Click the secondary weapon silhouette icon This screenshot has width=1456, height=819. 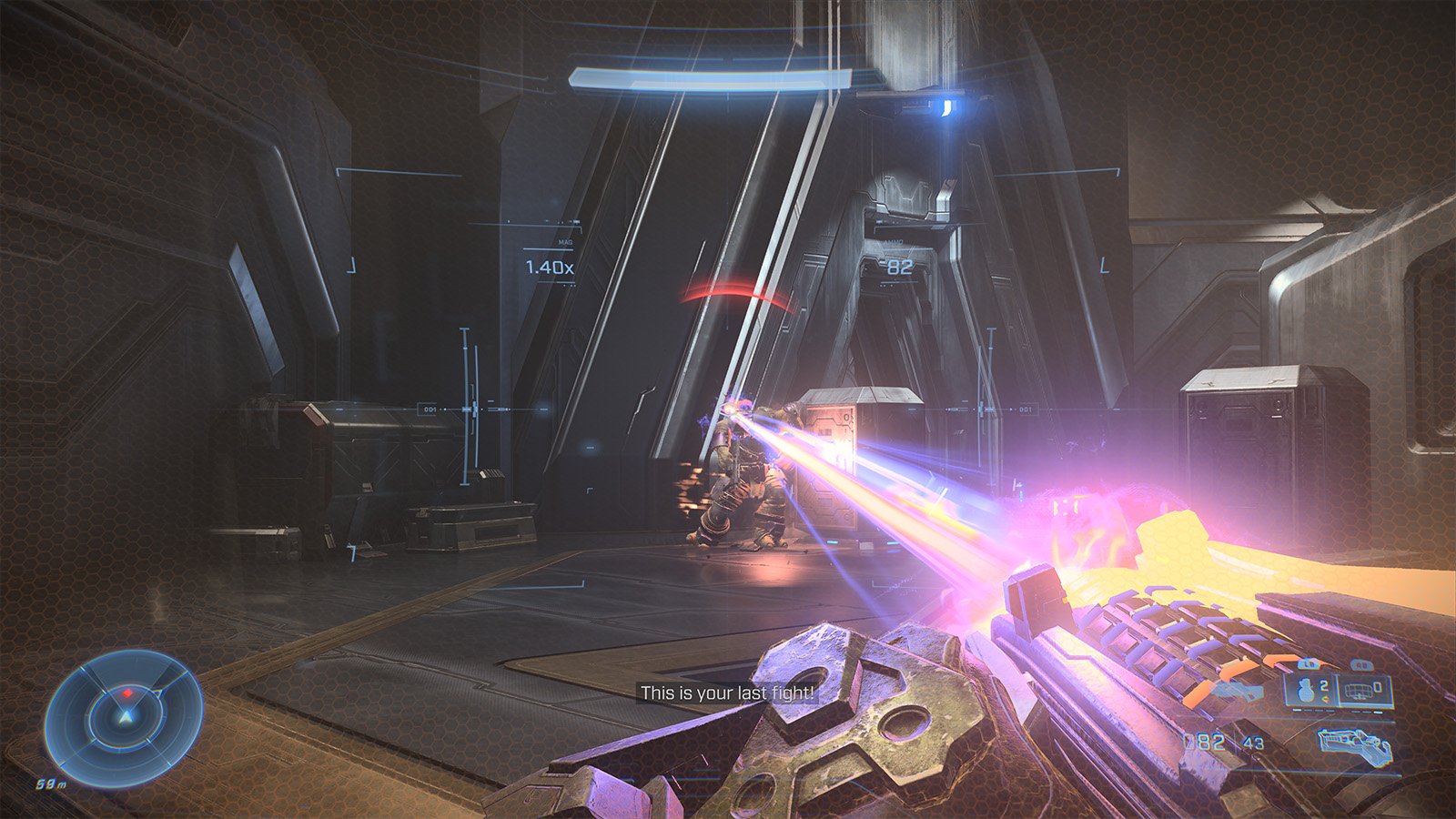pos(1238,692)
